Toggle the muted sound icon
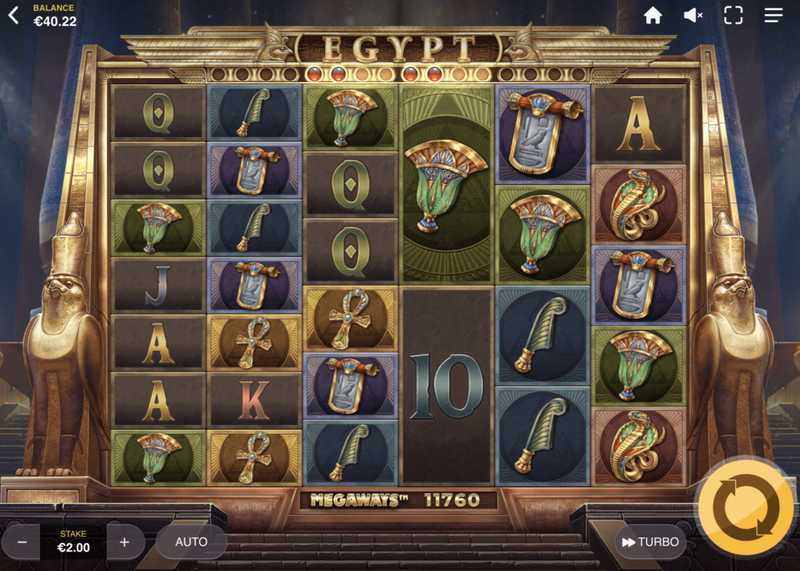 tap(693, 15)
